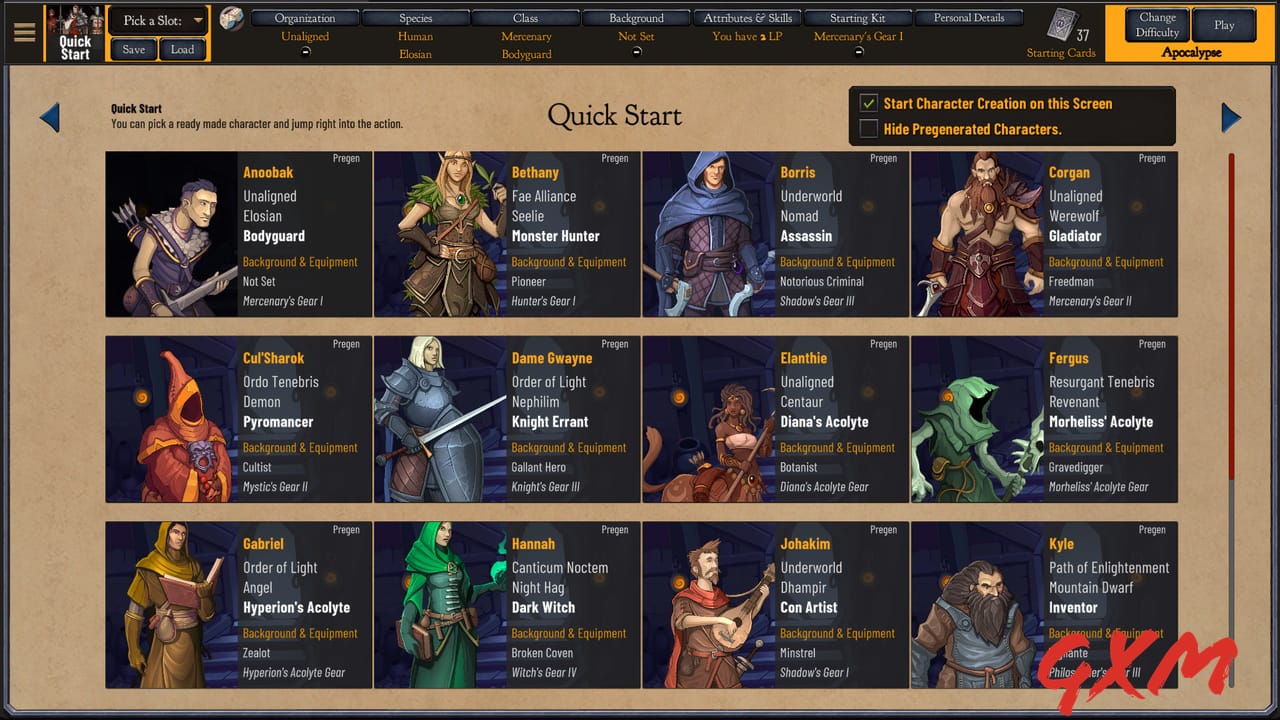The image size is (1280, 720).
Task: Select Cul'Sharok the Demon Pyromancer portrait
Action: pos(170,420)
